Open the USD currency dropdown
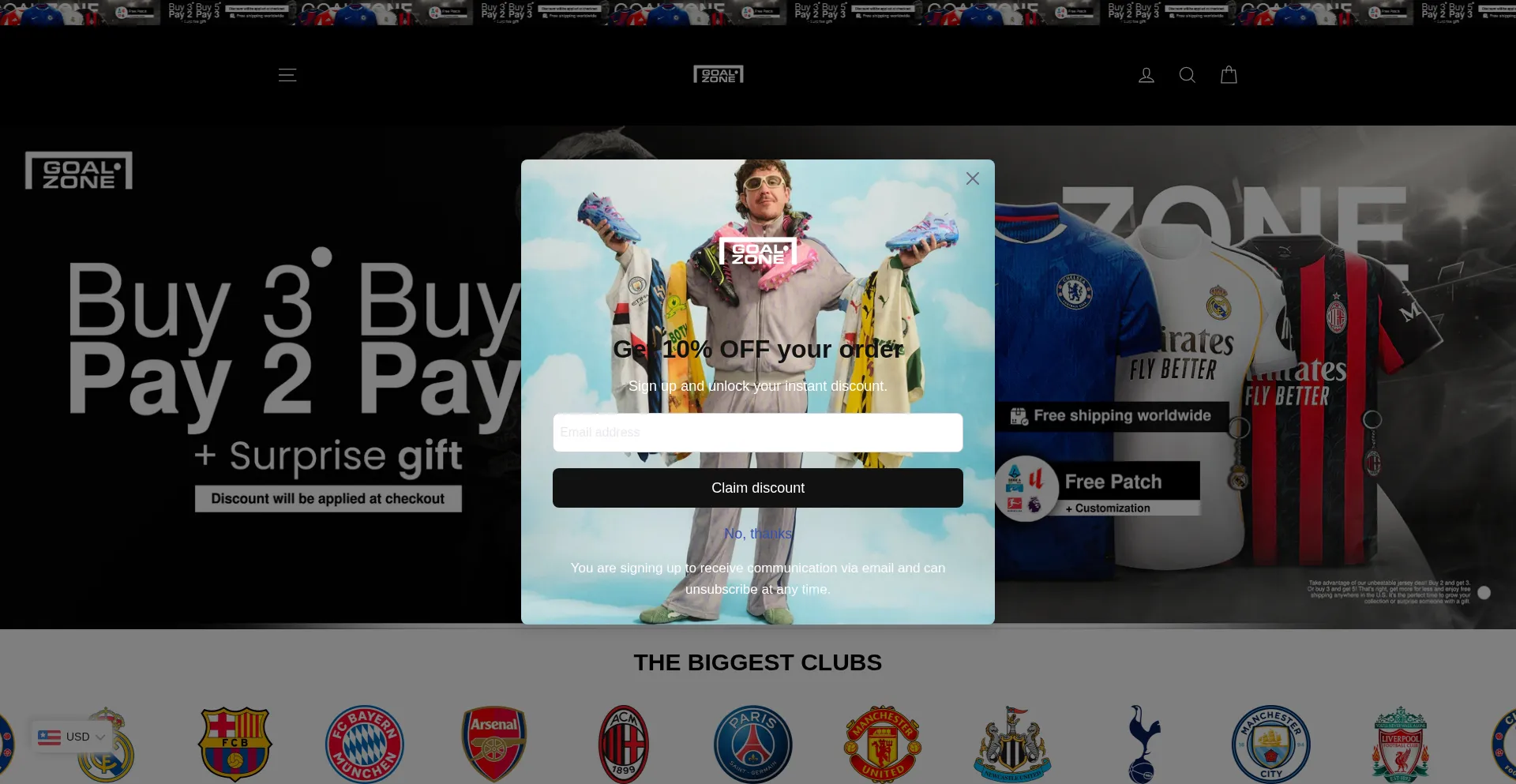The width and height of the screenshot is (1516, 784). point(72,737)
